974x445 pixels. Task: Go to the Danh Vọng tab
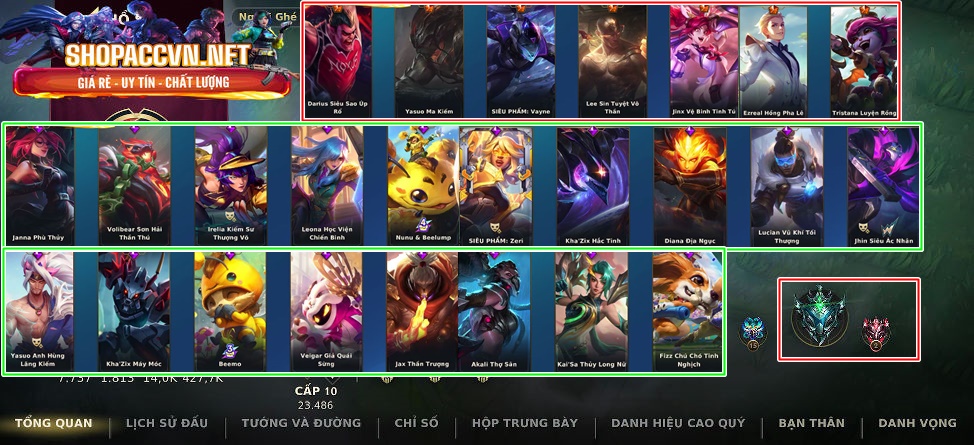(x=917, y=423)
